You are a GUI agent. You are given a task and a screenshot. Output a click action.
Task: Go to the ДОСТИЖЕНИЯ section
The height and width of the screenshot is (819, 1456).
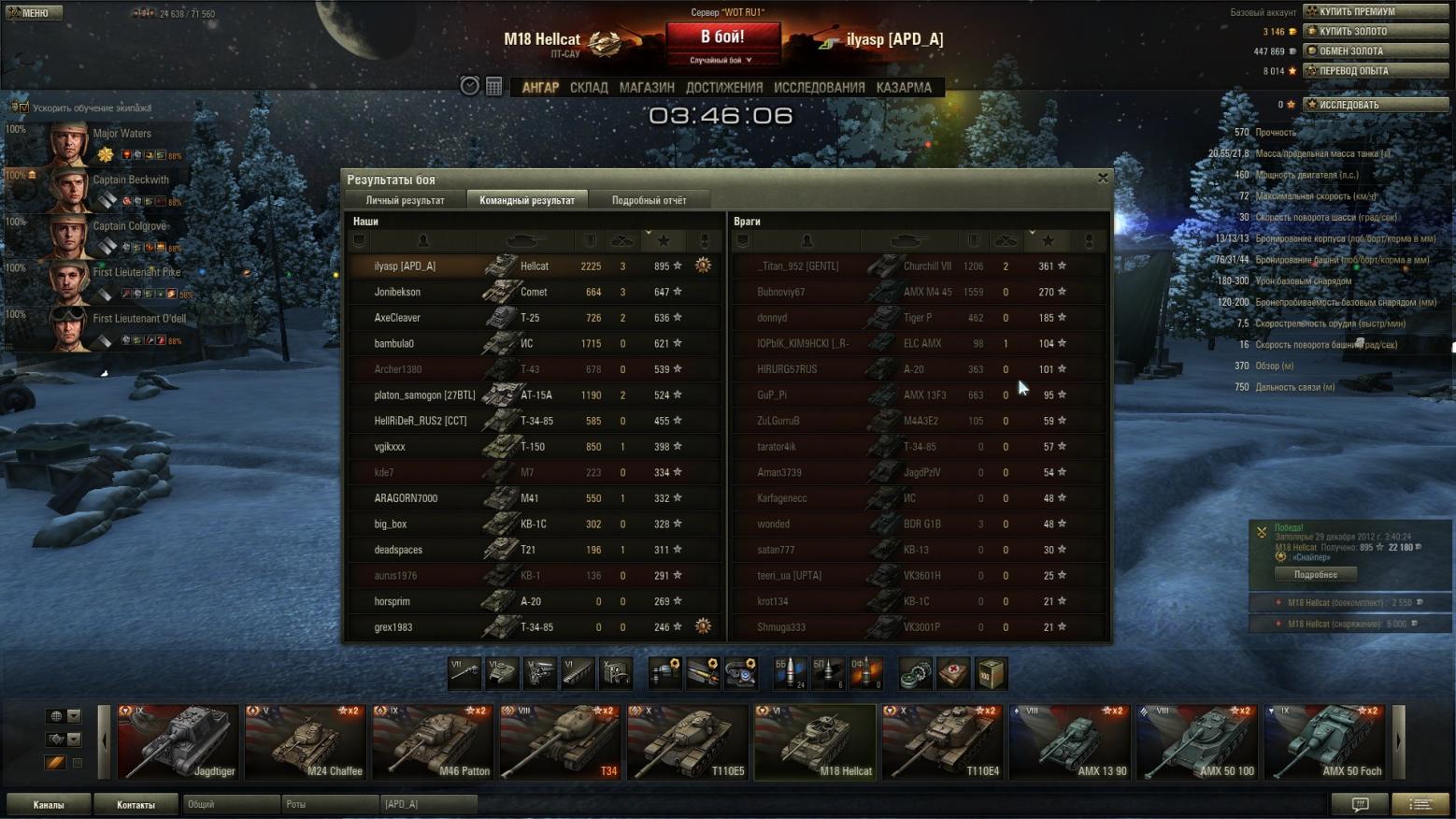(724, 88)
